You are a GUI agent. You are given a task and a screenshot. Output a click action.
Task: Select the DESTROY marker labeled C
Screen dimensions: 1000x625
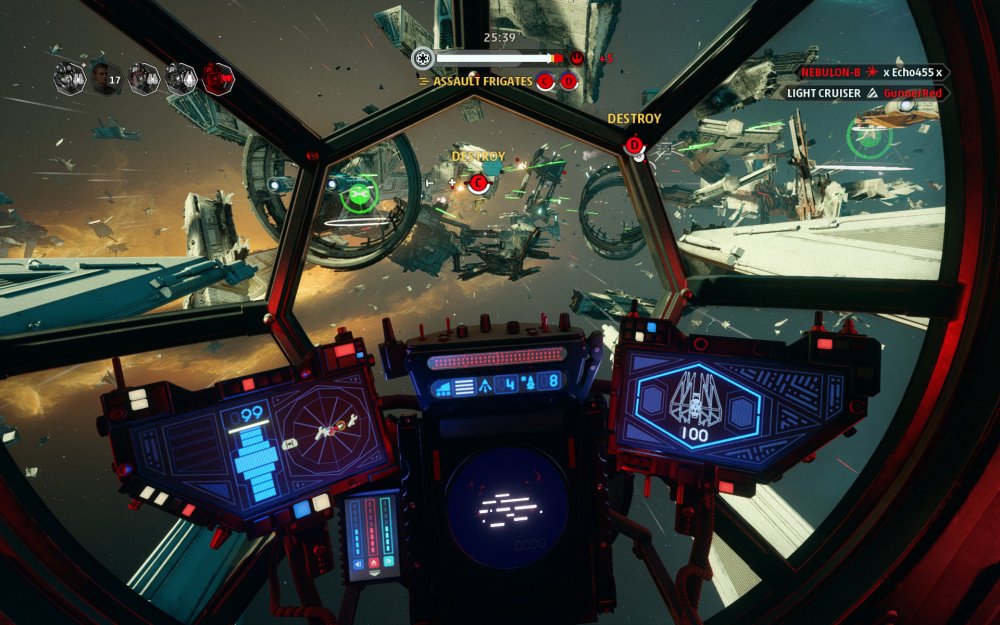[x=478, y=182]
